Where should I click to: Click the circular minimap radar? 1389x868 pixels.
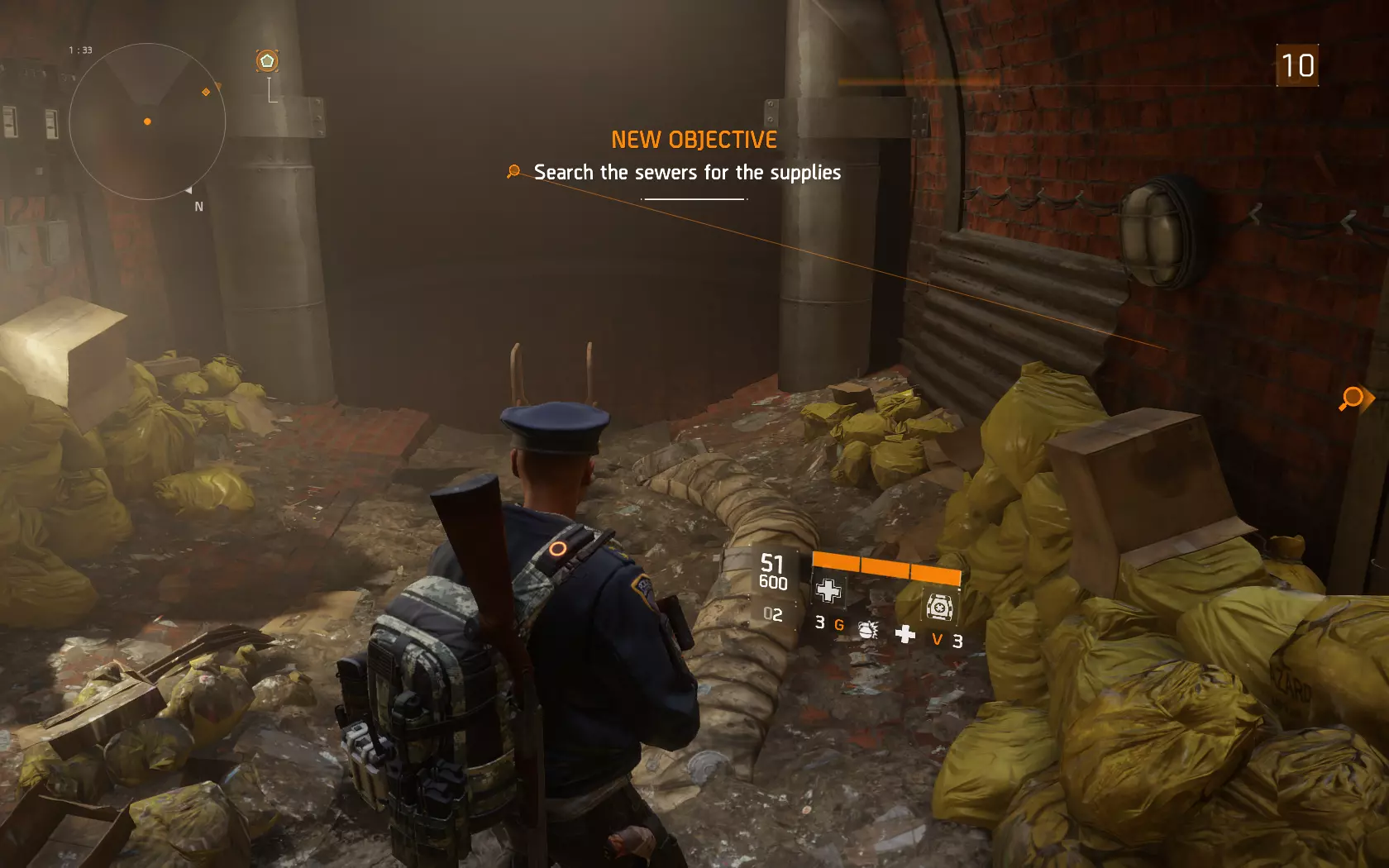click(x=147, y=122)
